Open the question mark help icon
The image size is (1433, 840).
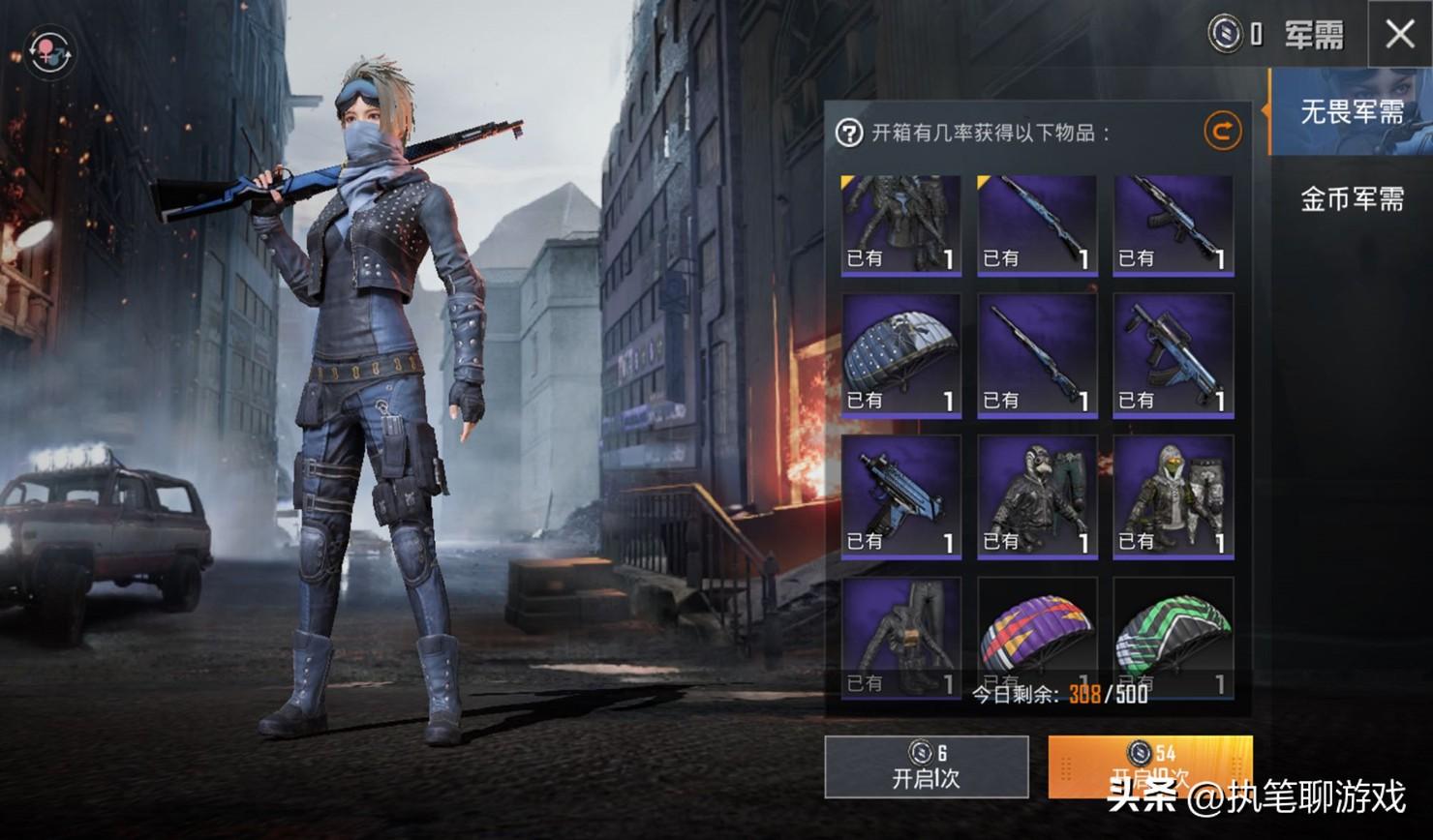(x=849, y=133)
